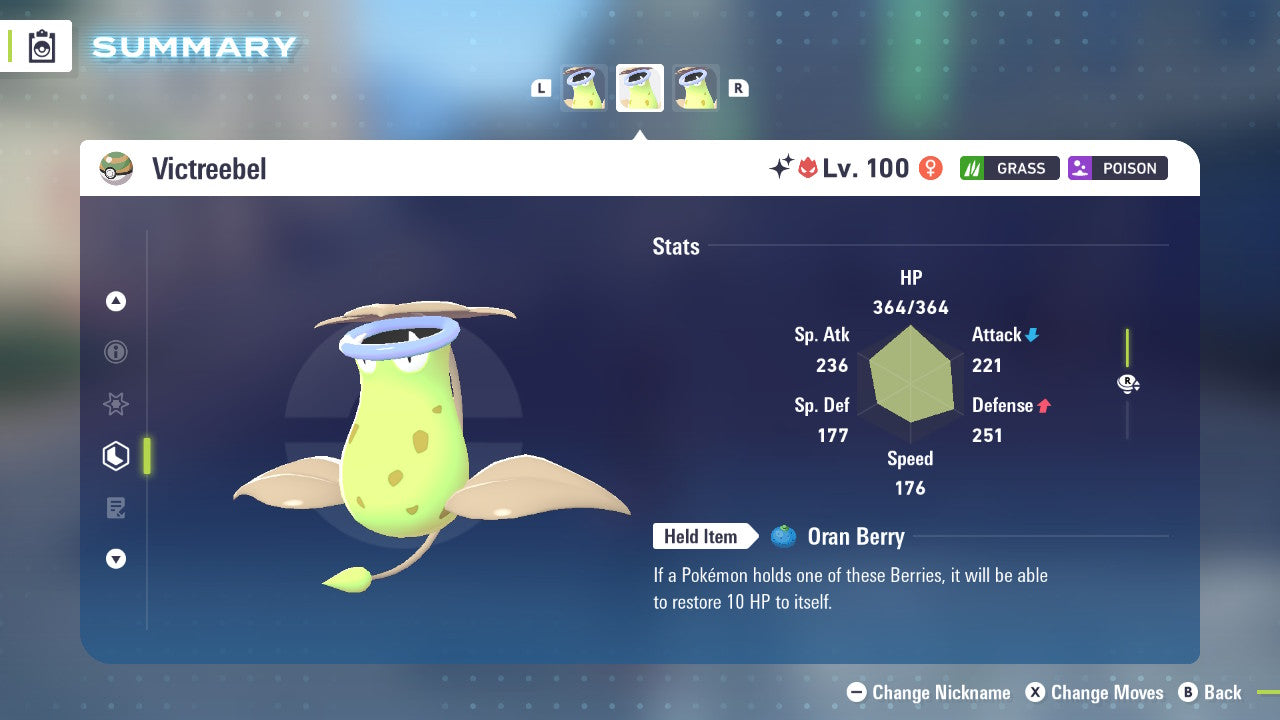Image resolution: width=1280 pixels, height=720 pixels.
Task: Select the POISON type badge
Action: 1117,168
